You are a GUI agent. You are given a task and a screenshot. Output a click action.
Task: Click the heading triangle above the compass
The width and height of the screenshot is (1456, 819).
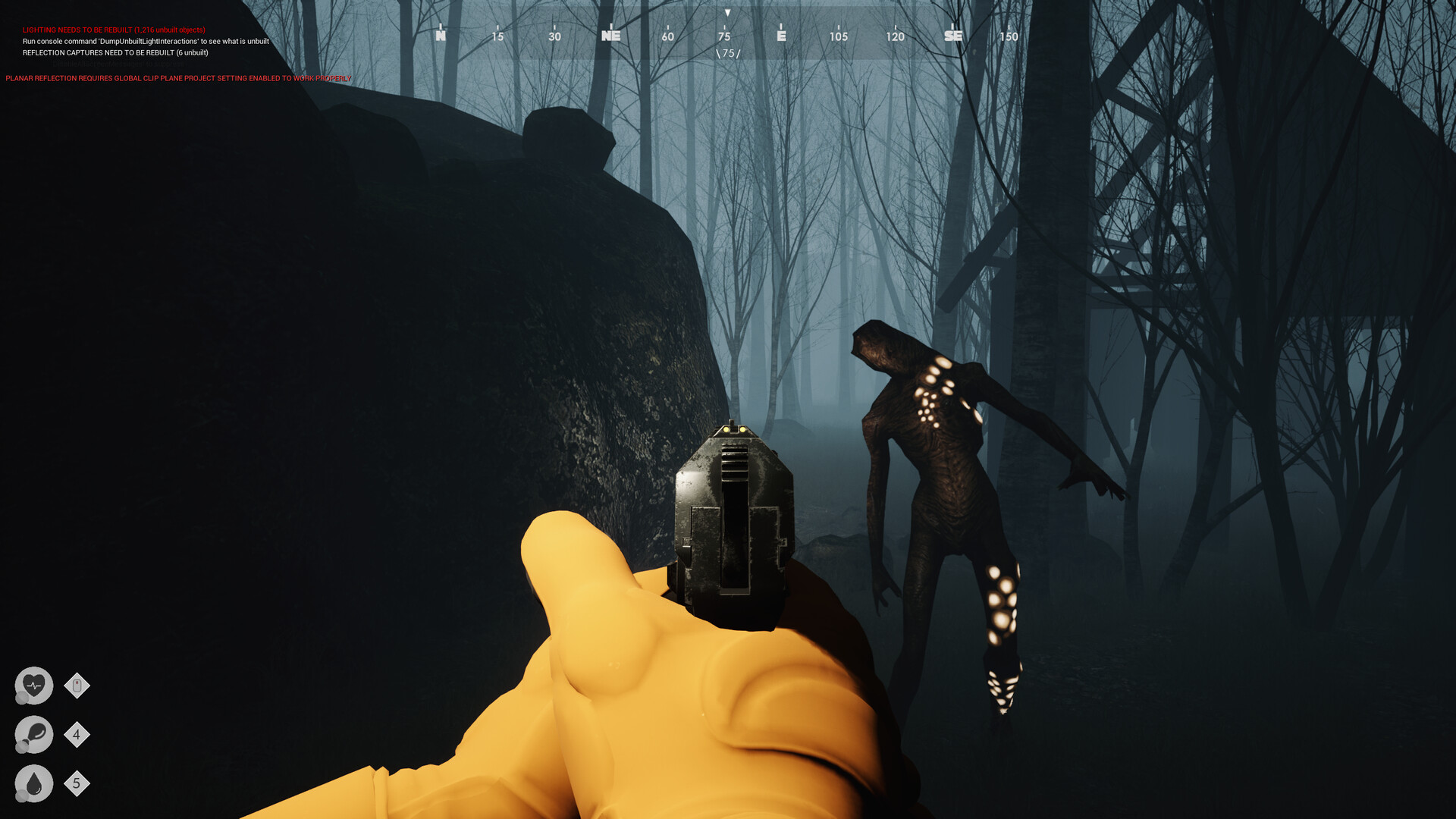click(727, 13)
